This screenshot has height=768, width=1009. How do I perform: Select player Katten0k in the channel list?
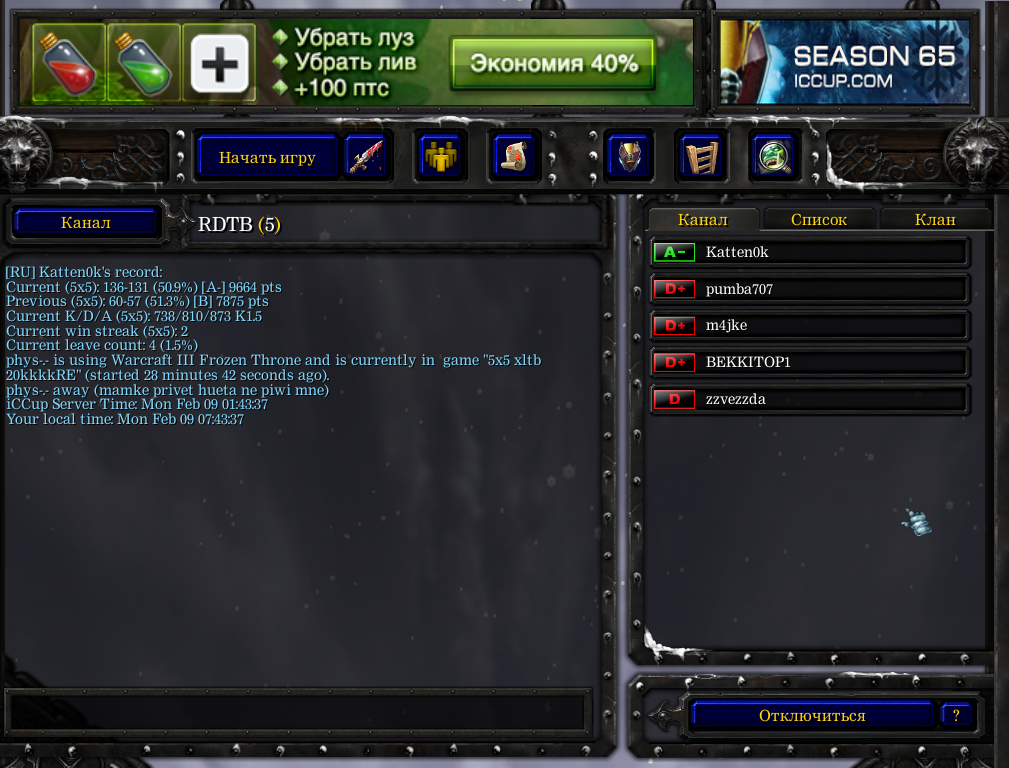pos(810,252)
